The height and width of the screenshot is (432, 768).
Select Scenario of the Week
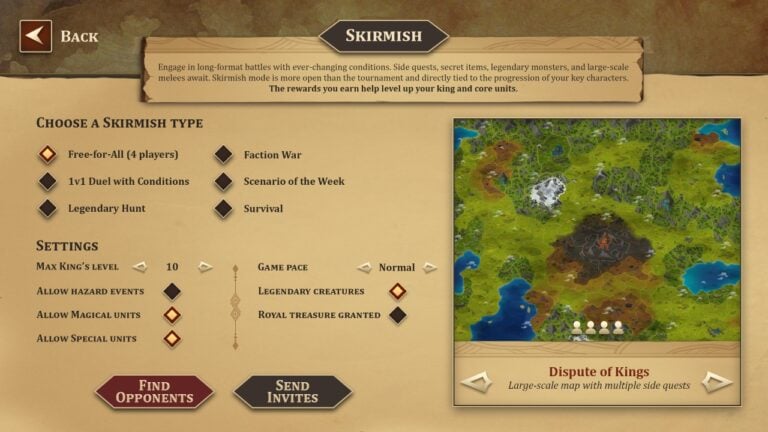click(223, 182)
